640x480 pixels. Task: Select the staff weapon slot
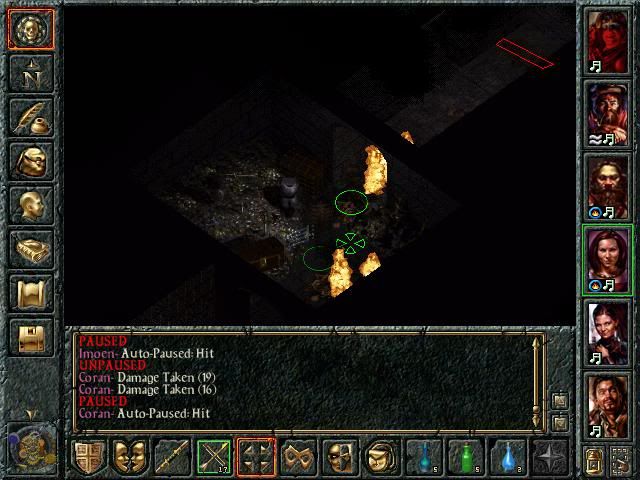coord(172,457)
